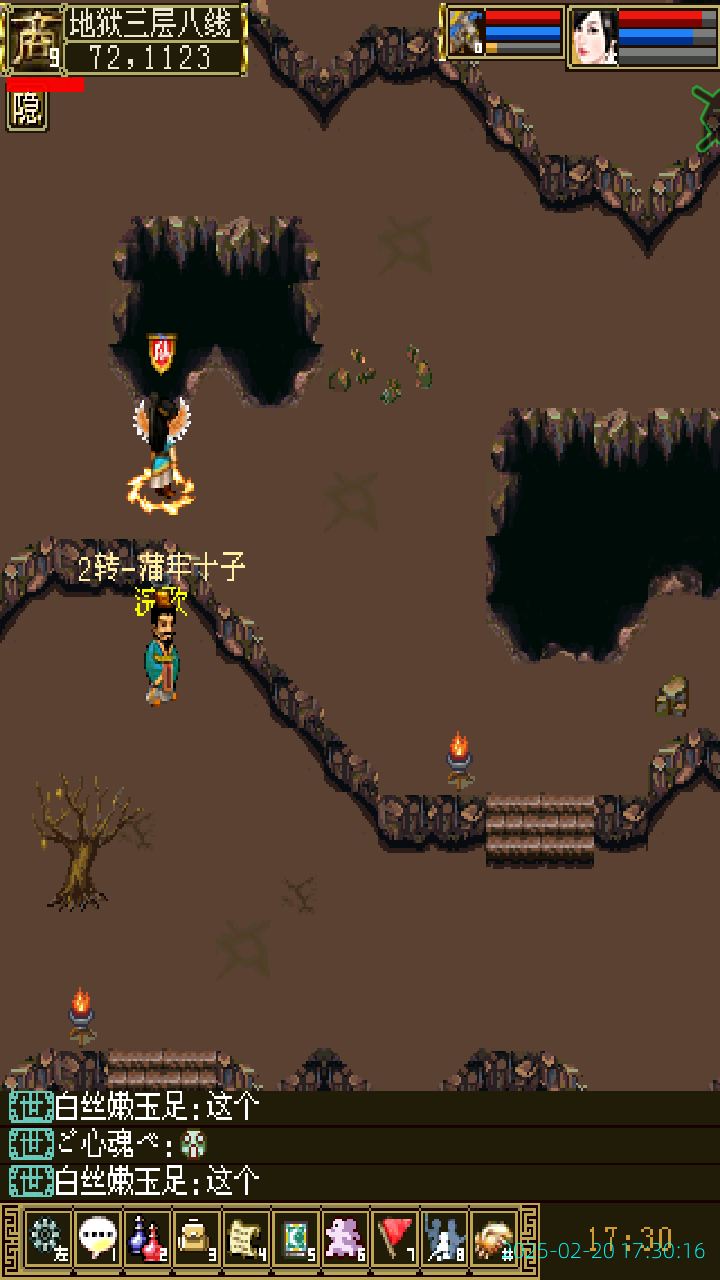Viewport: 720px width, 1280px height.
Task: Use the red and blue potions shortcut
Action: (147, 1240)
